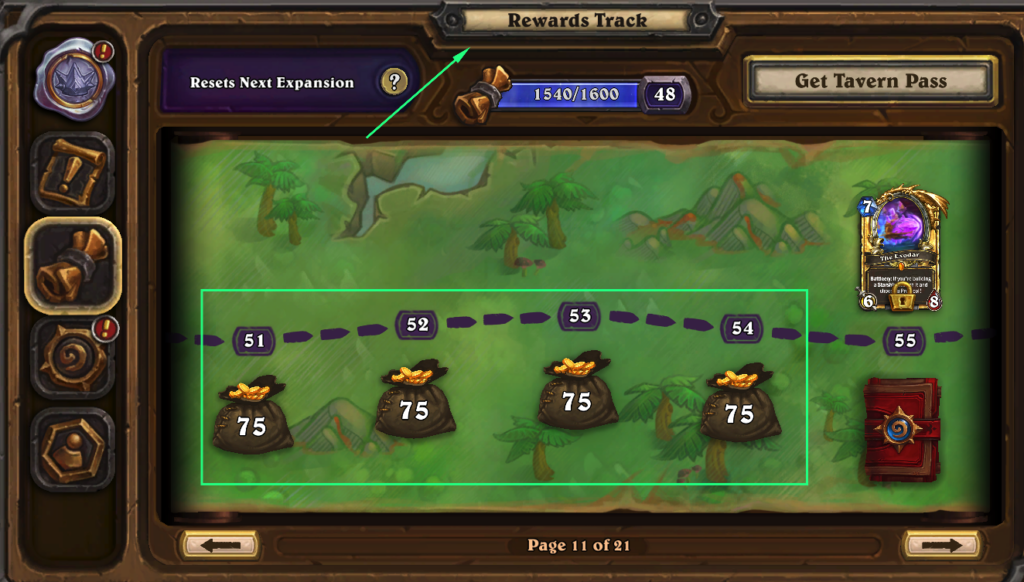Go to the next rewards page
This screenshot has height=582, width=1024.
pyautogui.click(x=940, y=545)
